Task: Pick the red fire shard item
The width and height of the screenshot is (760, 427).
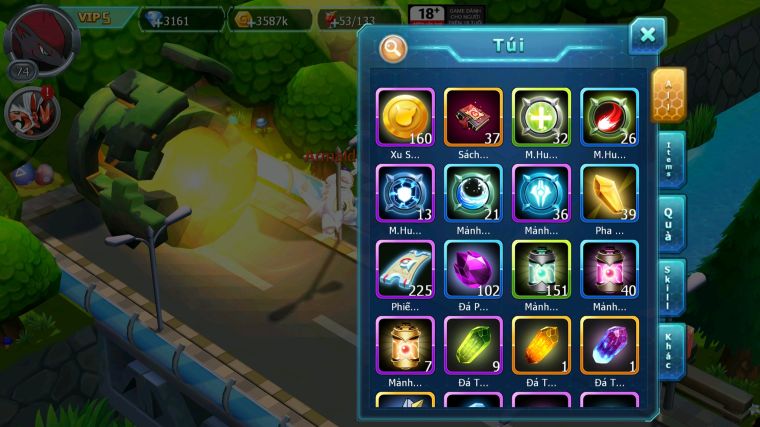Action: click(x=609, y=118)
